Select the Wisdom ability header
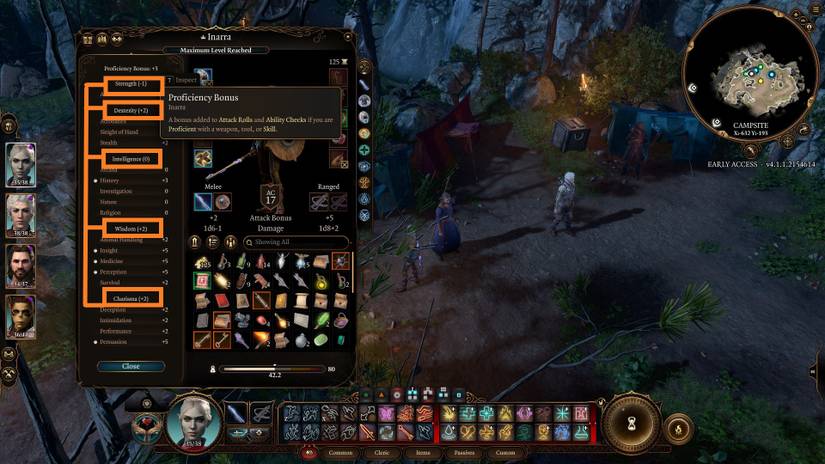The height and width of the screenshot is (464, 825). [x=131, y=229]
